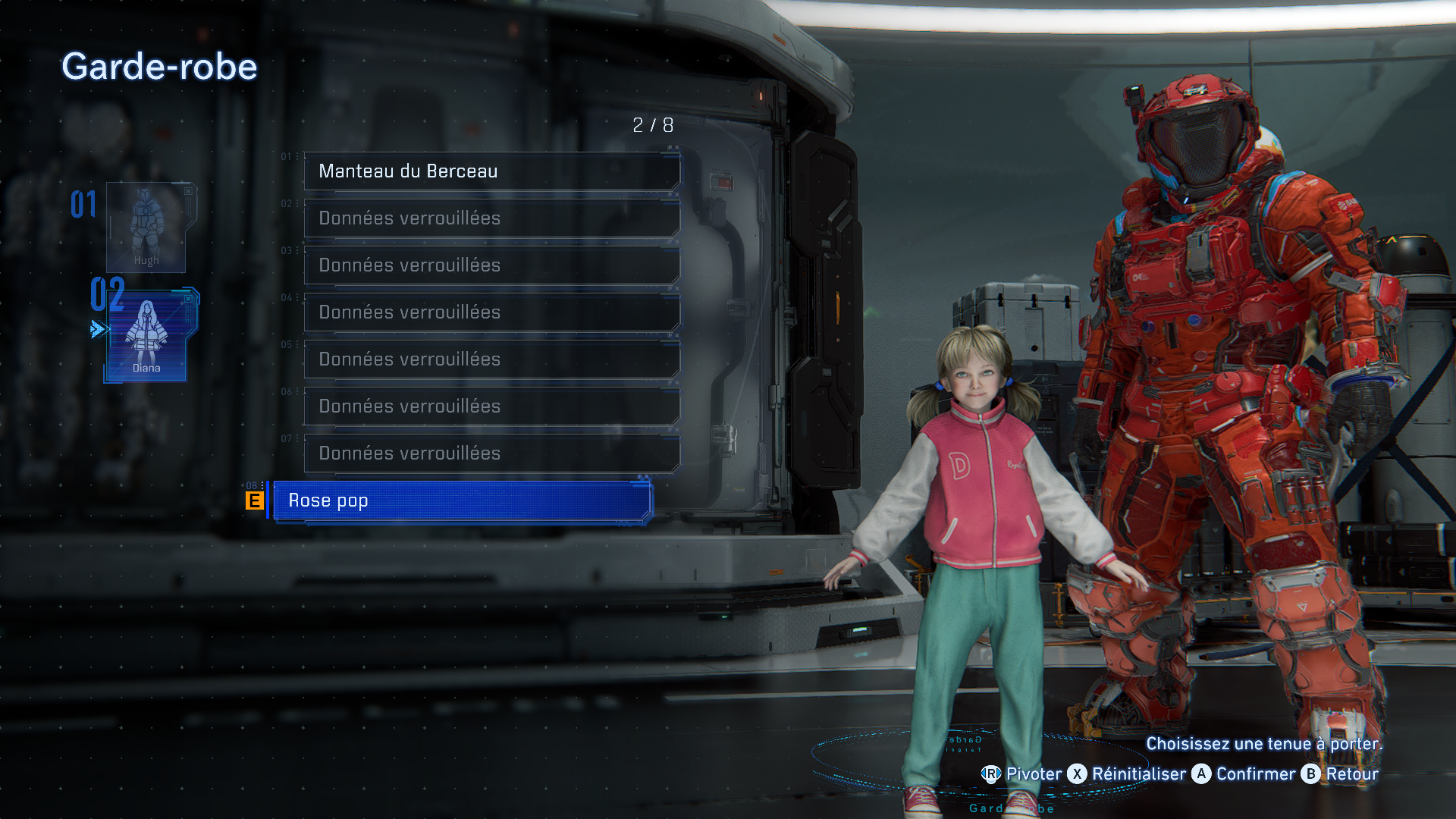Switch to Hugh's character card
Image resolution: width=1456 pixels, height=819 pixels.
[146, 227]
